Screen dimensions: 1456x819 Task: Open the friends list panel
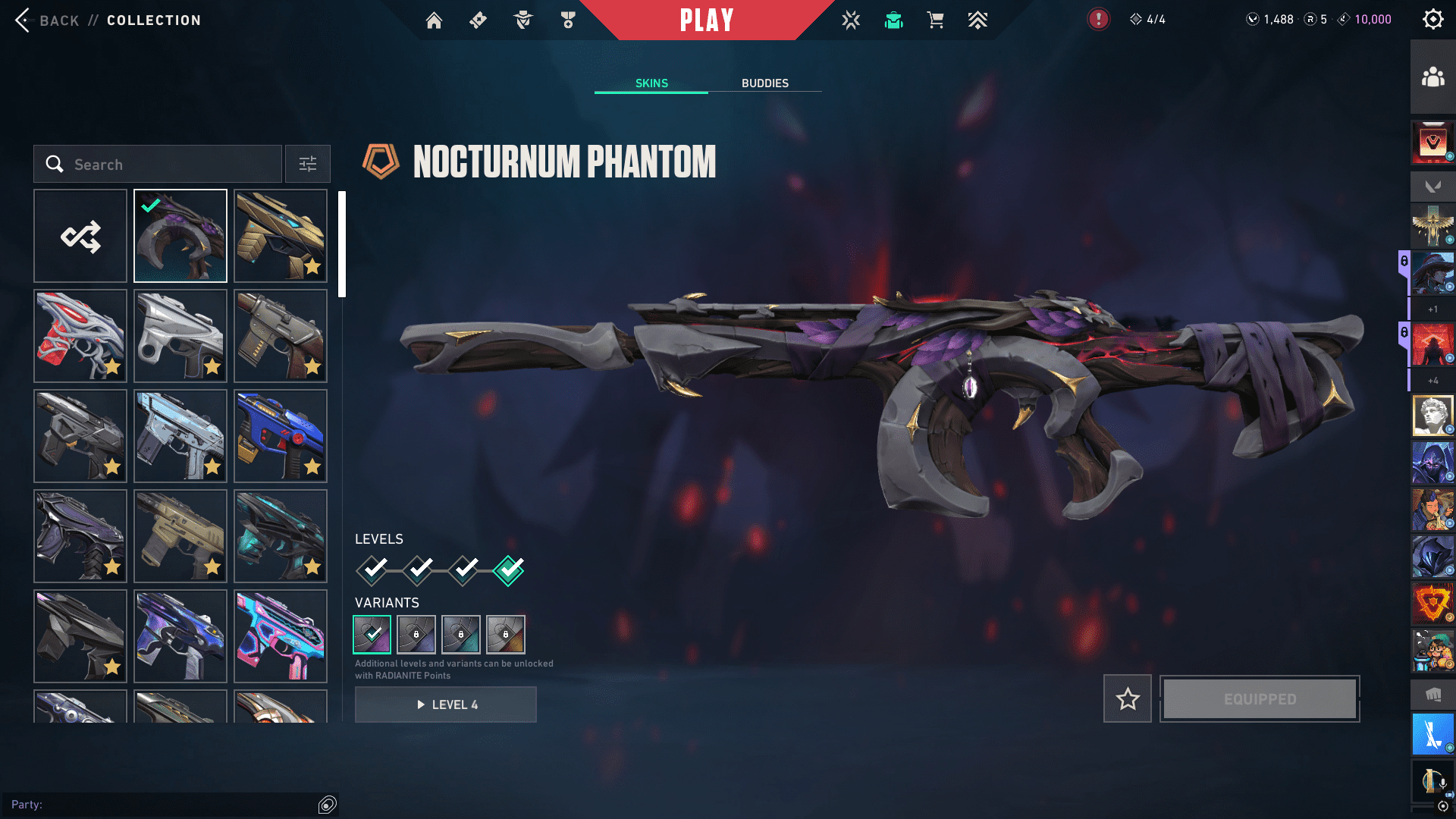point(1432,77)
